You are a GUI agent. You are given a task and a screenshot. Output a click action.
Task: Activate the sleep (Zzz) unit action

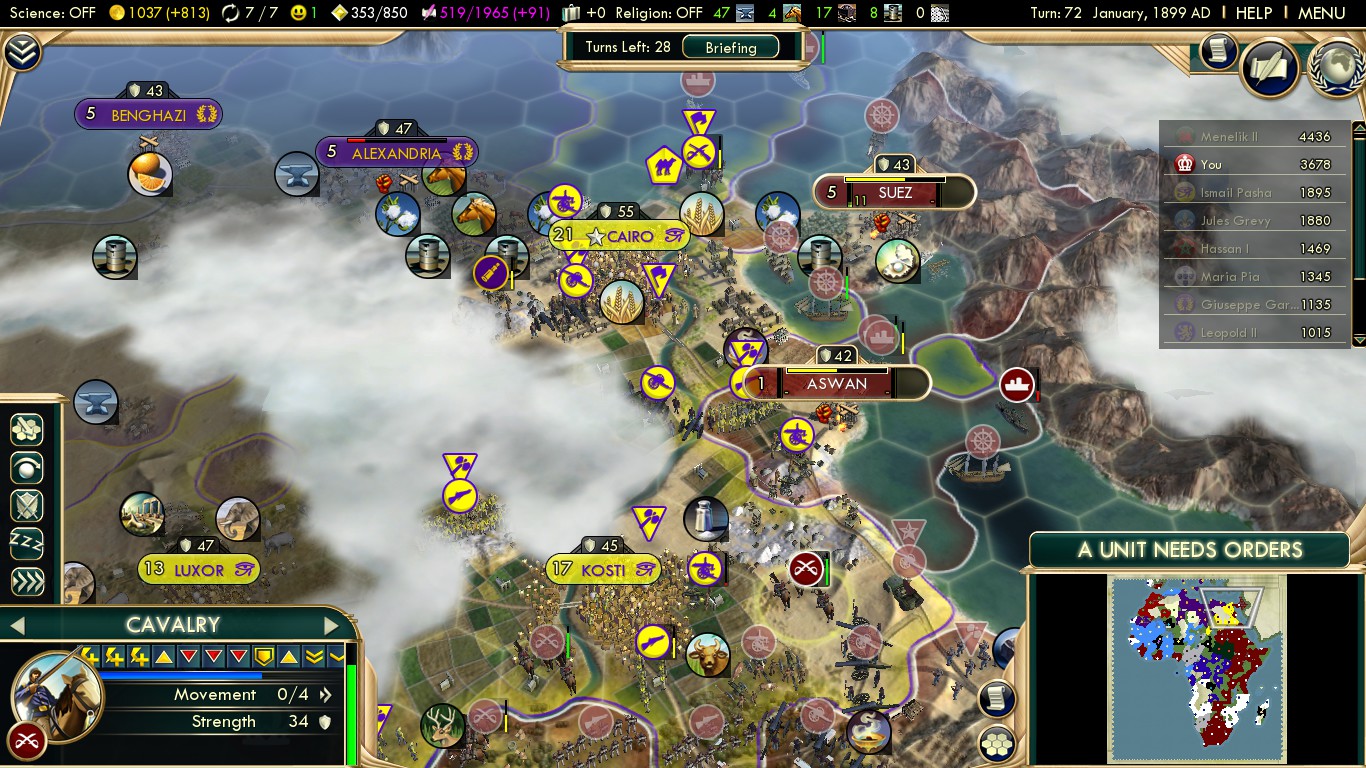tap(27, 544)
